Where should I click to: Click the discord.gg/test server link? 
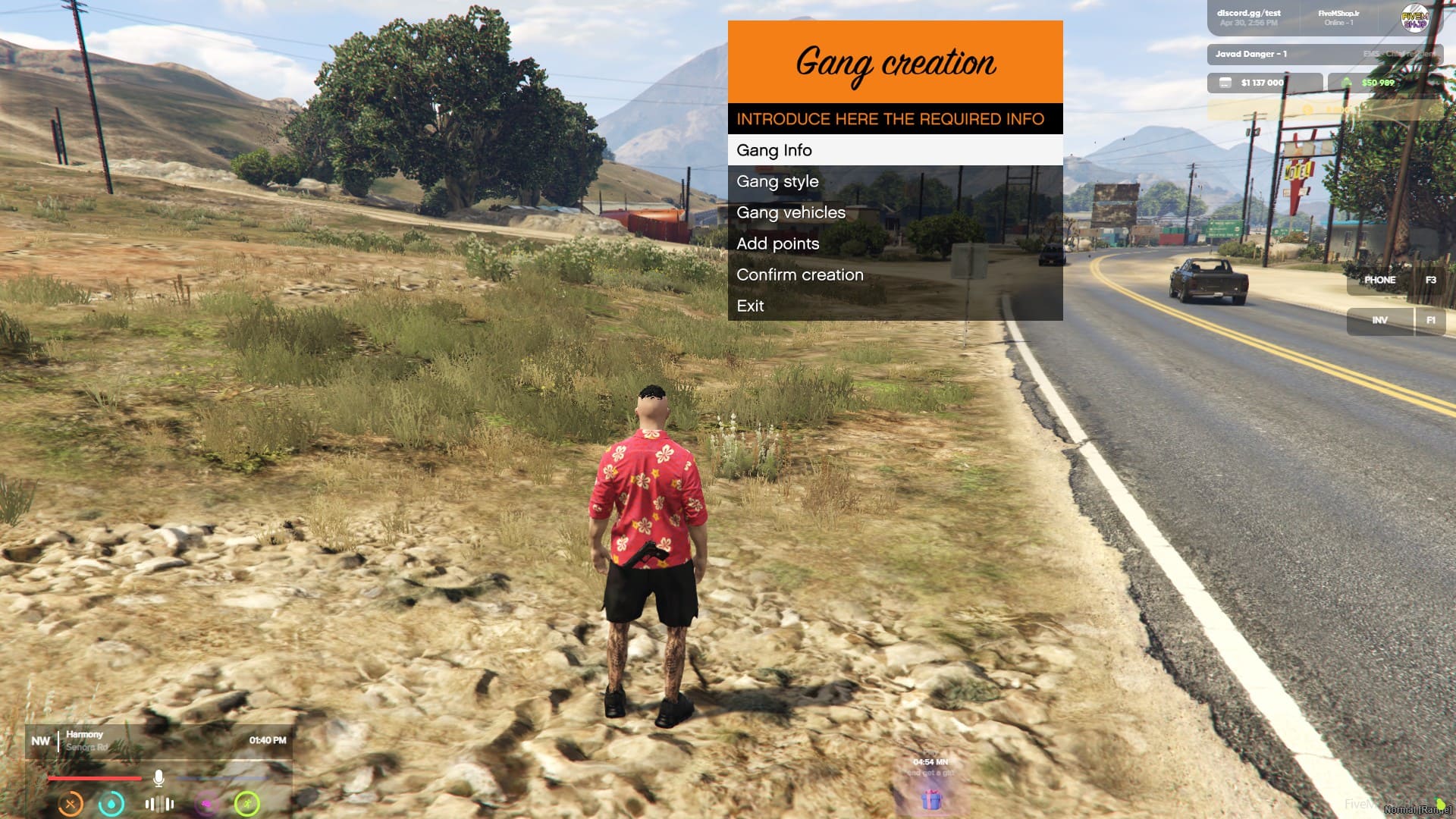tap(1248, 13)
